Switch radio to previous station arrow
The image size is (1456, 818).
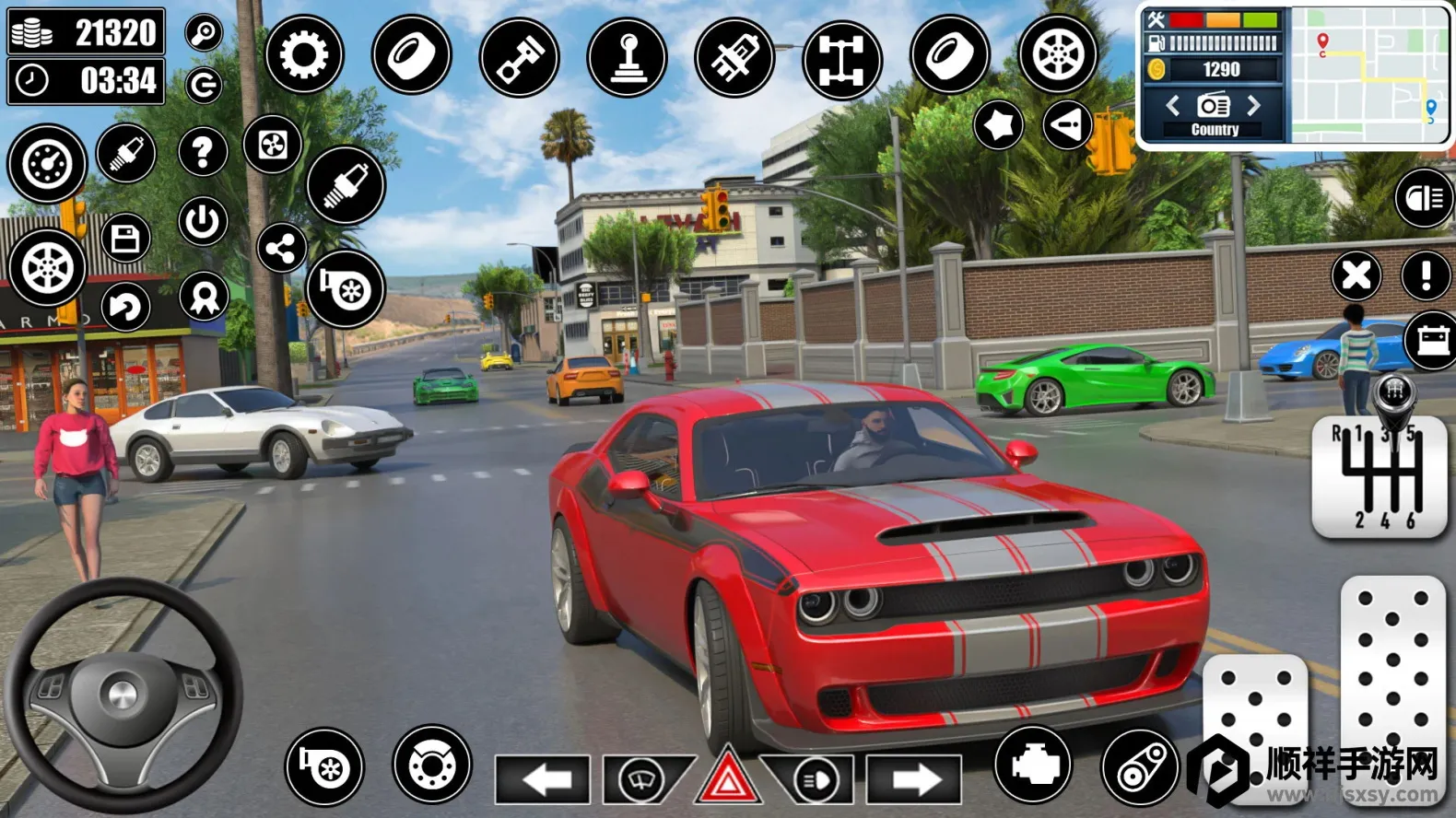[1172, 106]
